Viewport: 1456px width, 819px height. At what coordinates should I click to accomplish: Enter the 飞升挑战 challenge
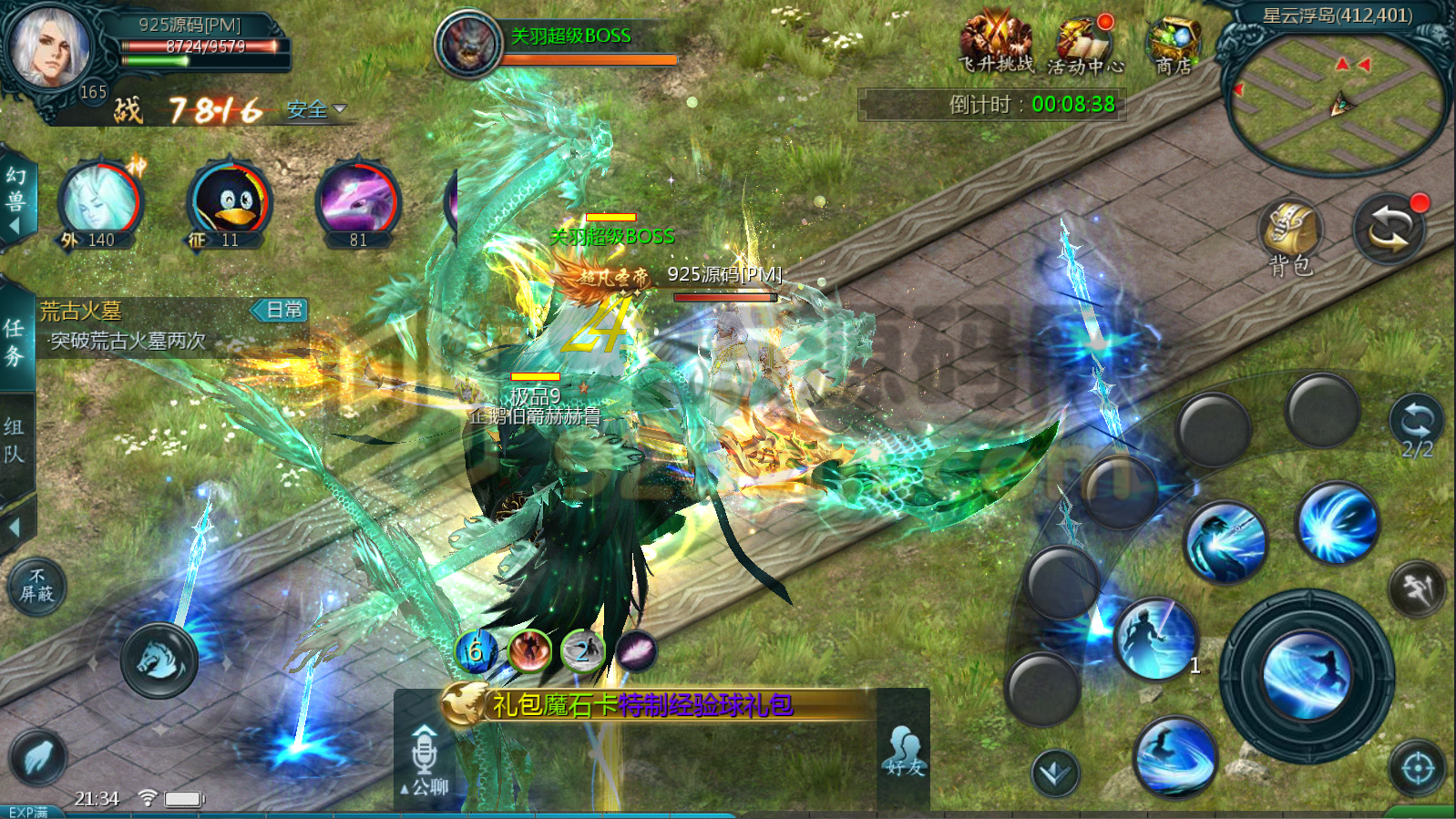coord(996,44)
